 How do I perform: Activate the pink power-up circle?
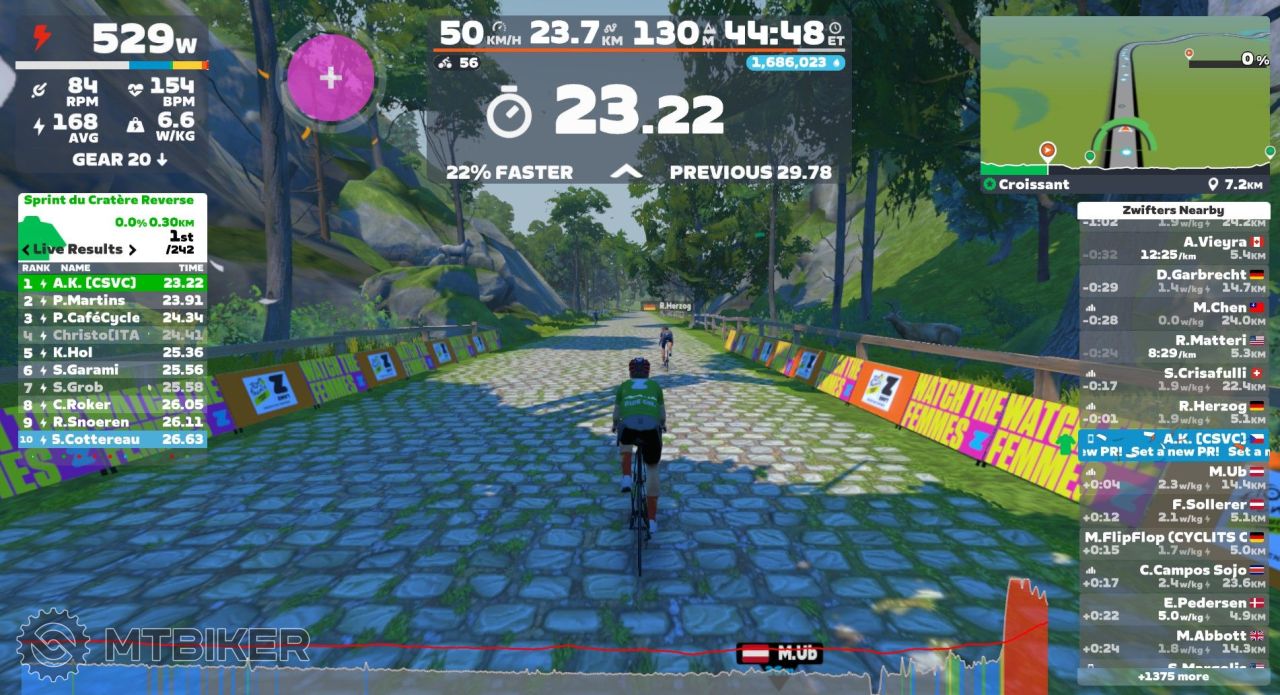click(x=331, y=78)
